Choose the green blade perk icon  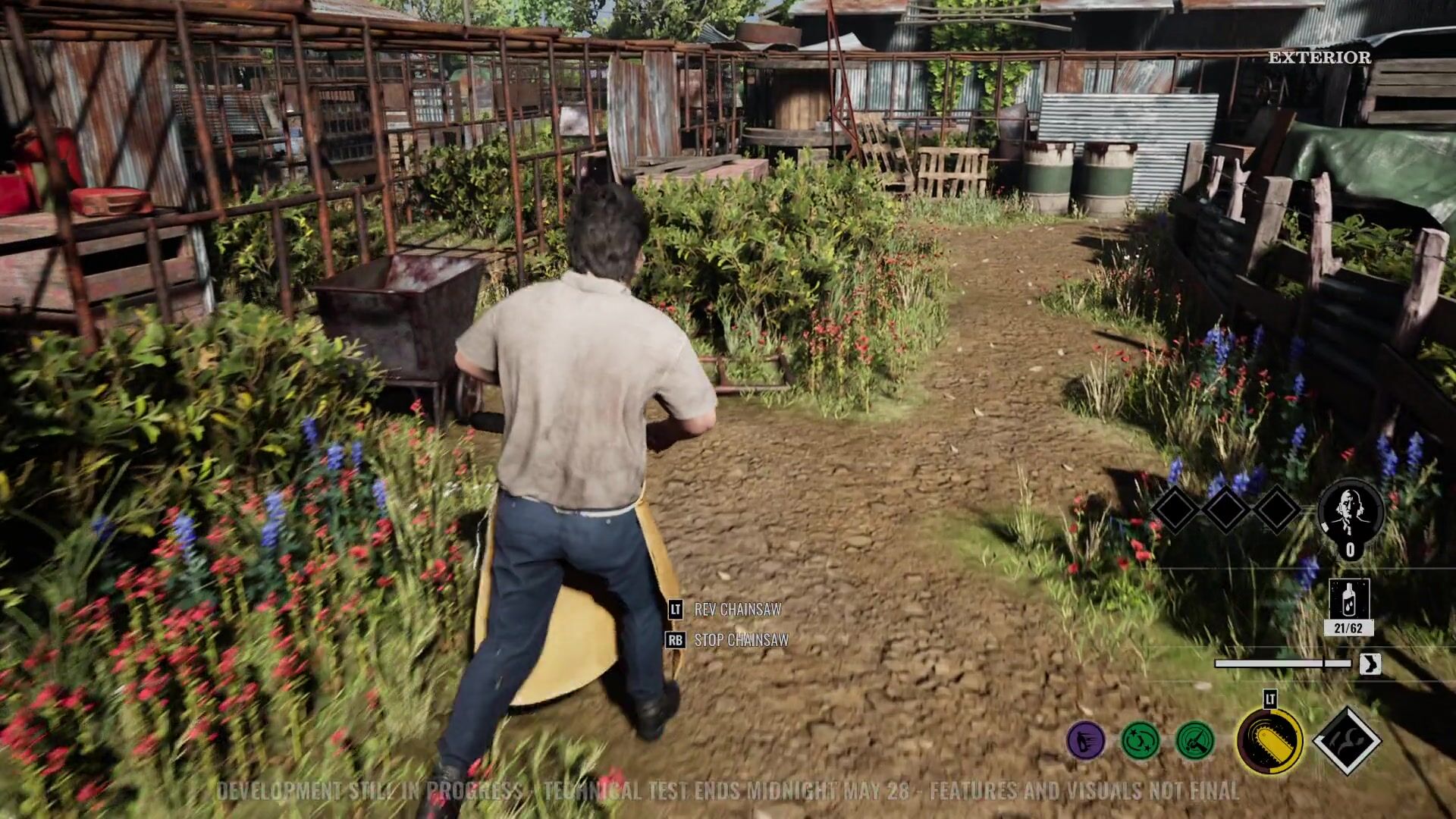[1195, 740]
